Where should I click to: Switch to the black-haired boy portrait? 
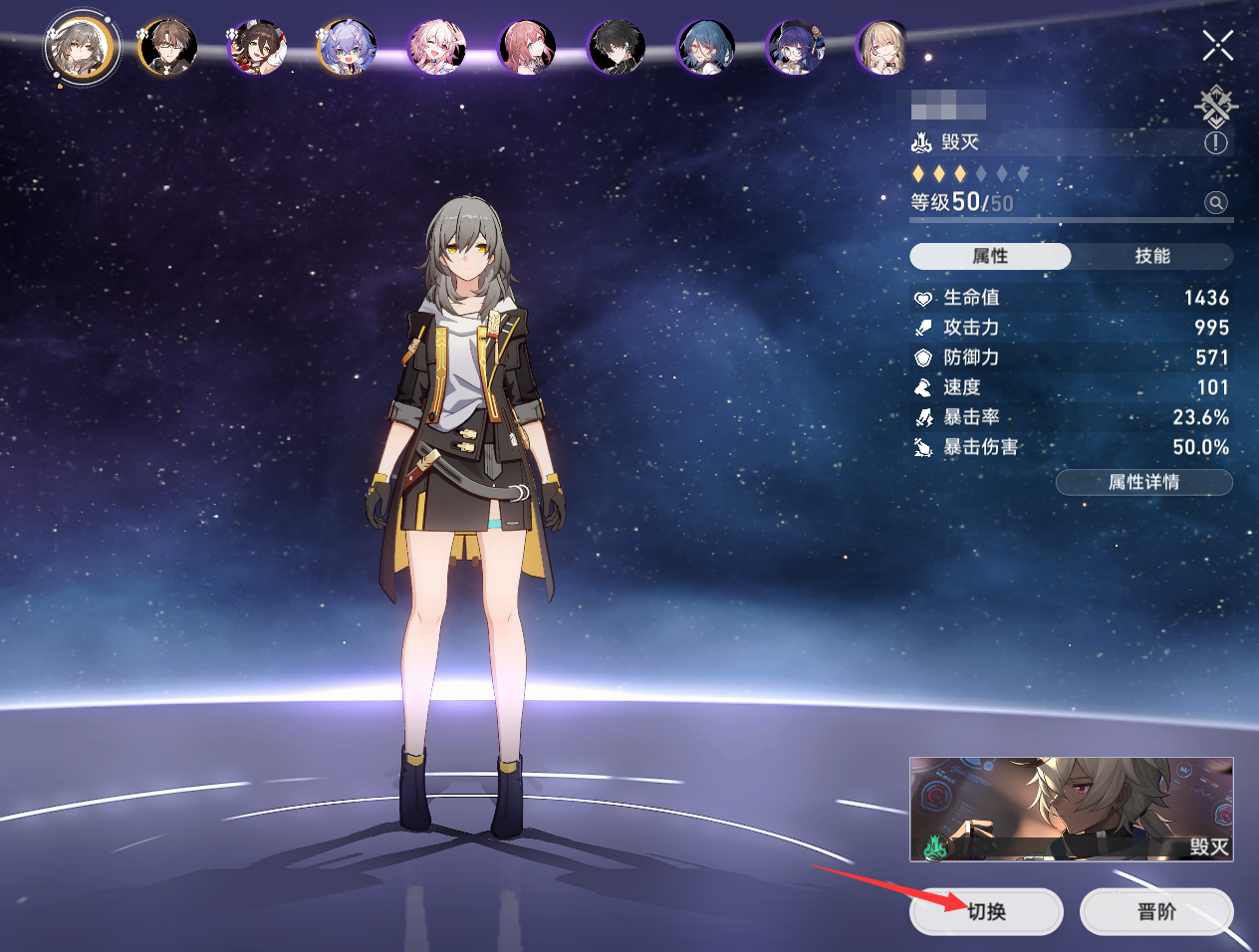[x=617, y=47]
